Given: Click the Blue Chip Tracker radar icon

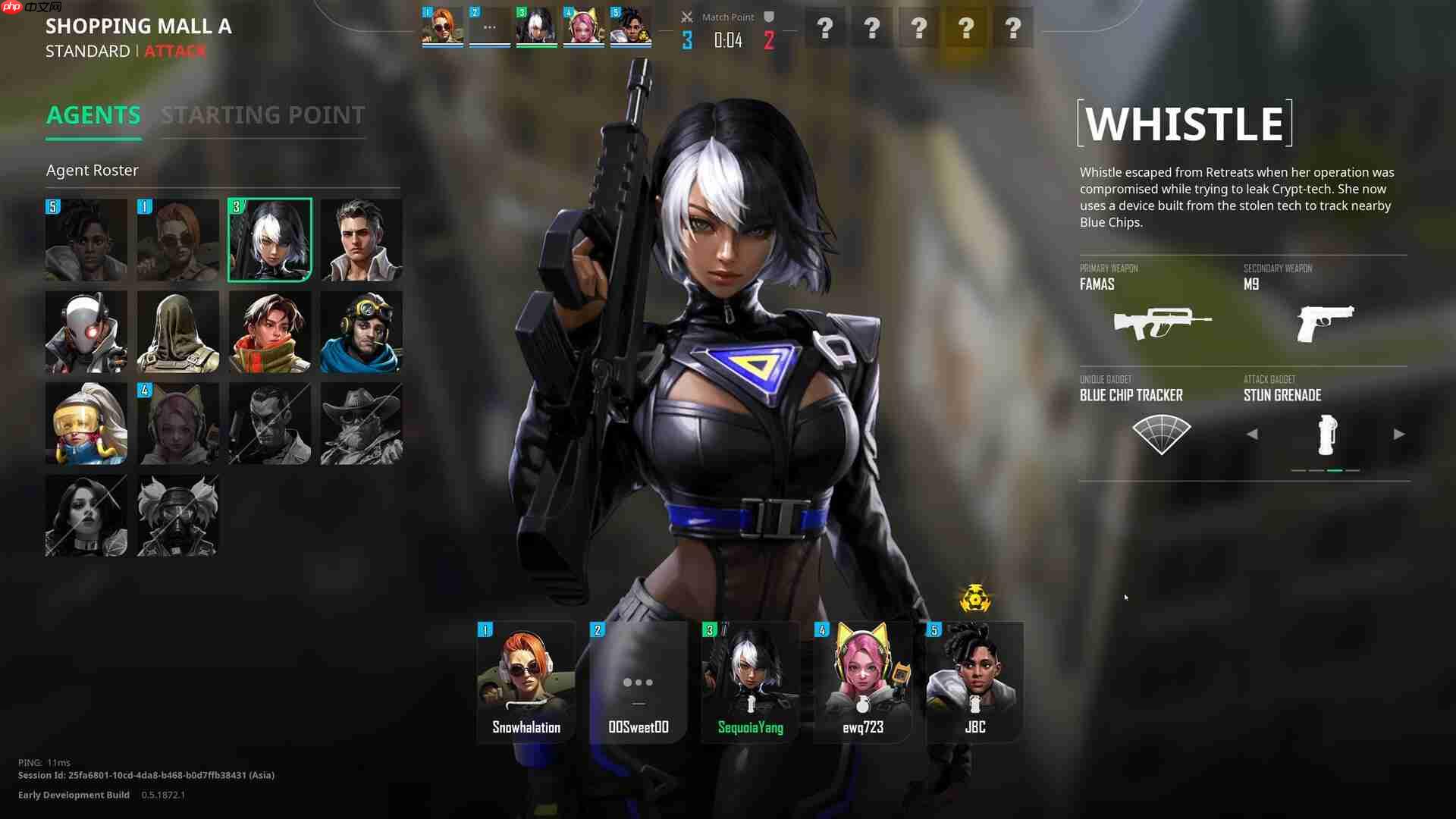Looking at the screenshot, I should click(1160, 434).
